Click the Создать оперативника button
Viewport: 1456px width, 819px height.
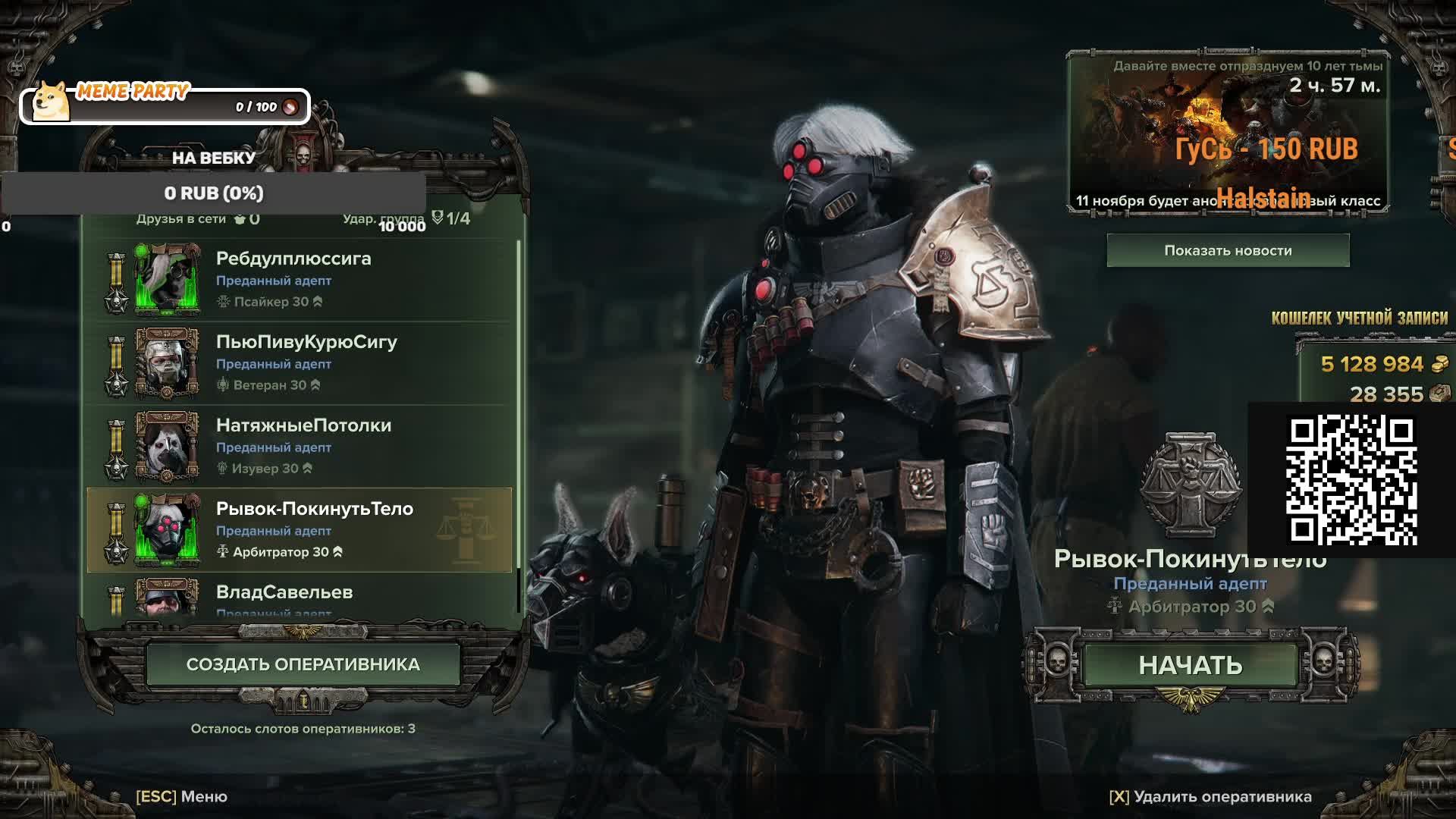click(x=303, y=664)
